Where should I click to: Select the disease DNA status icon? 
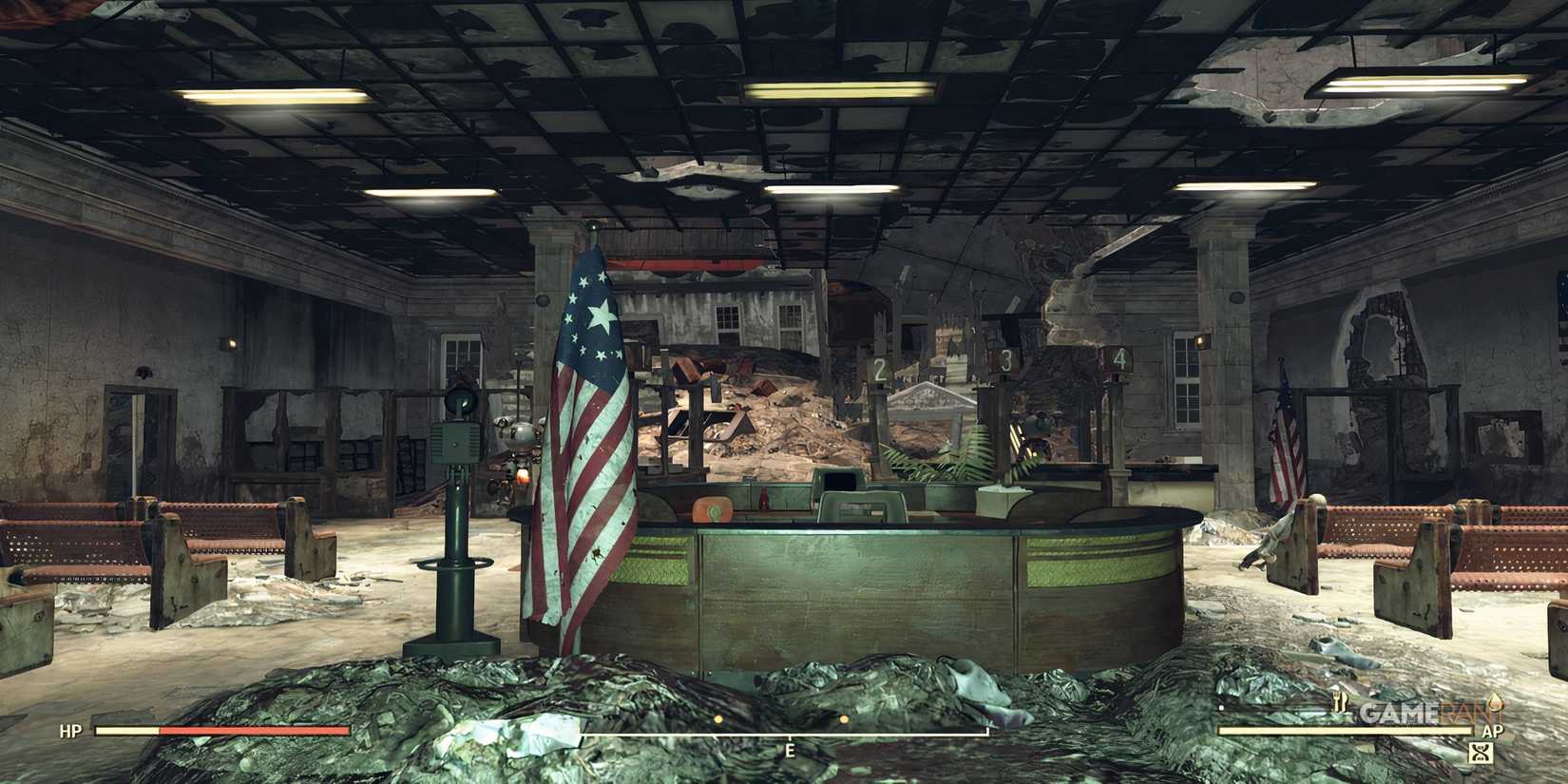click(x=1481, y=750)
